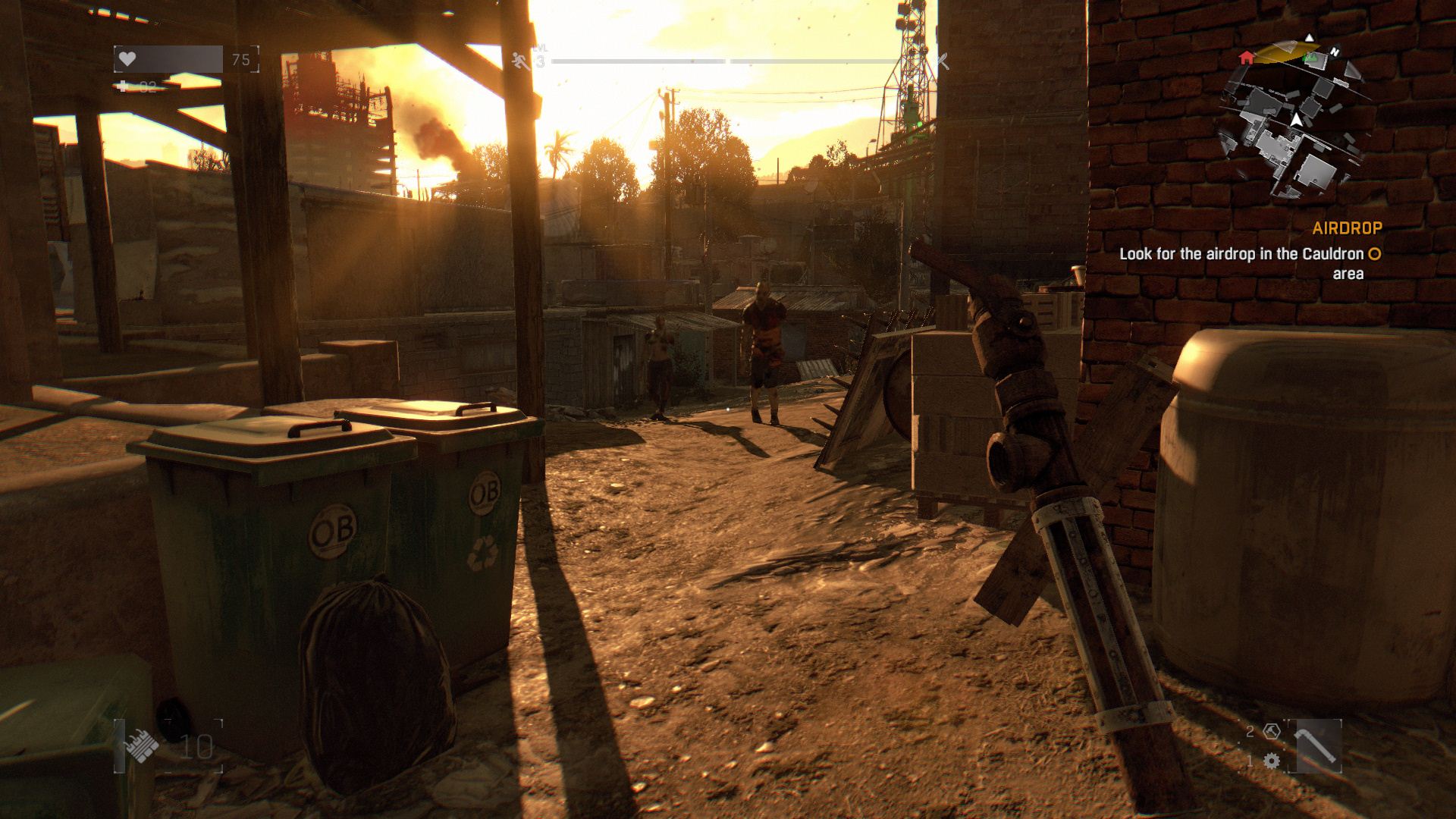Click the medkit cross icon

click(x=123, y=86)
